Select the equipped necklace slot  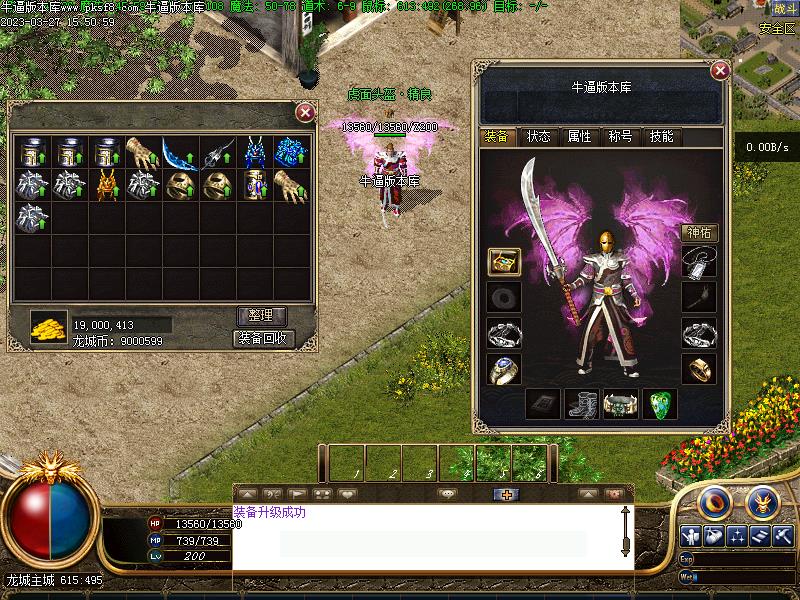coord(699,261)
